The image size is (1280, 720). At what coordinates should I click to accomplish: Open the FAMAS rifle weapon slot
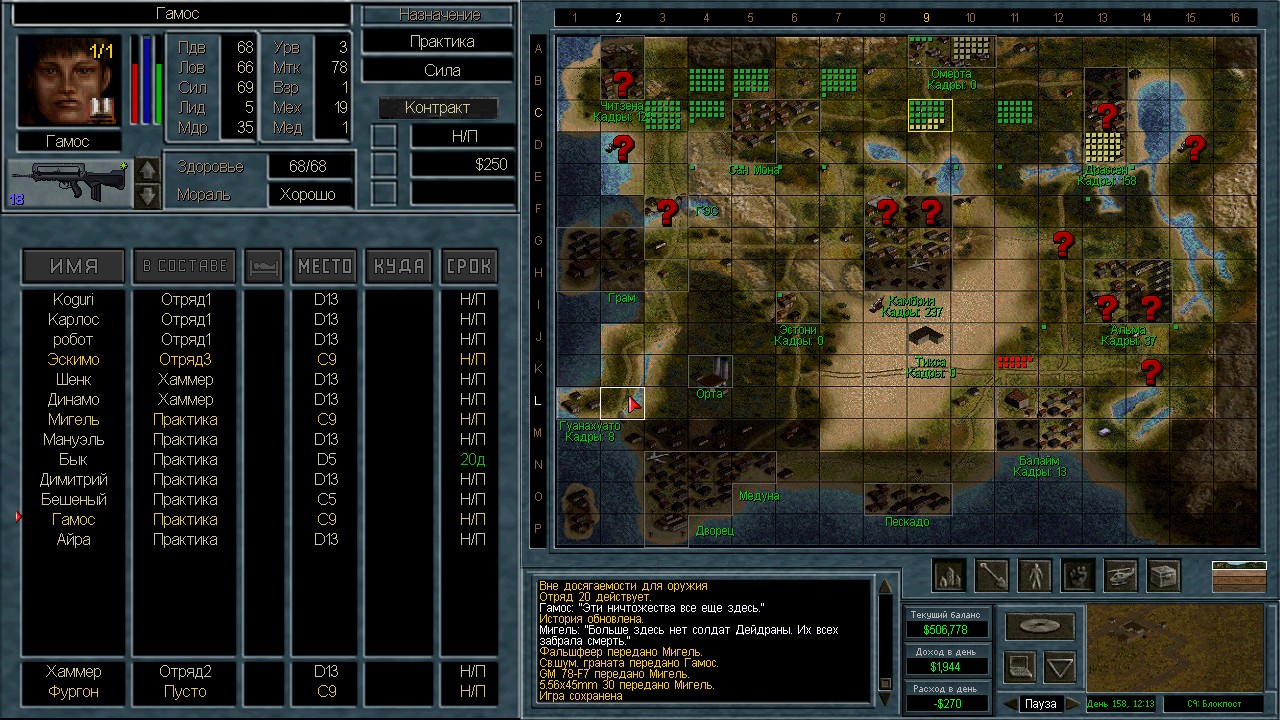click(68, 183)
